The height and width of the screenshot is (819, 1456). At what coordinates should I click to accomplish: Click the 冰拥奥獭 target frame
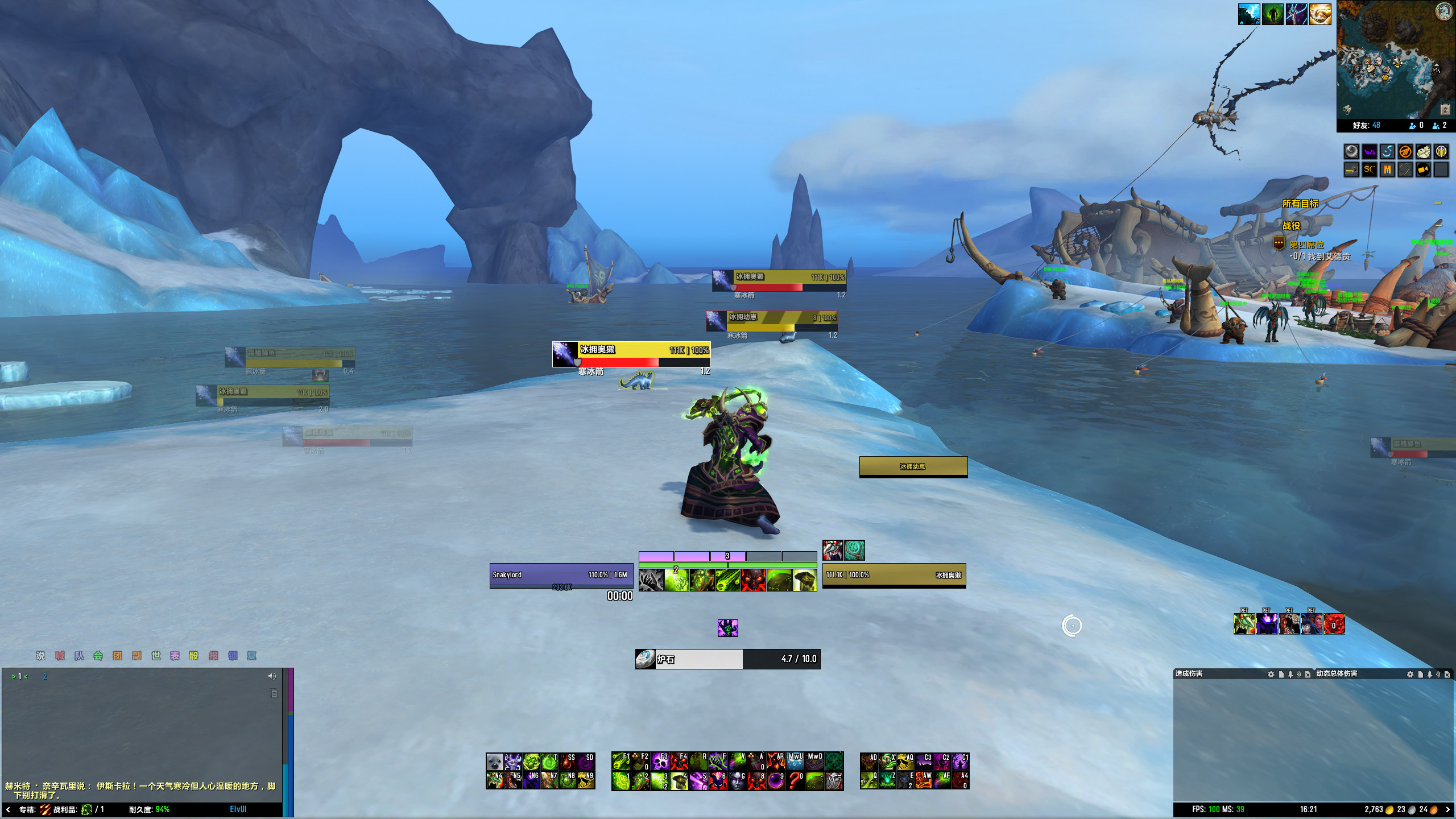point(894,575)
